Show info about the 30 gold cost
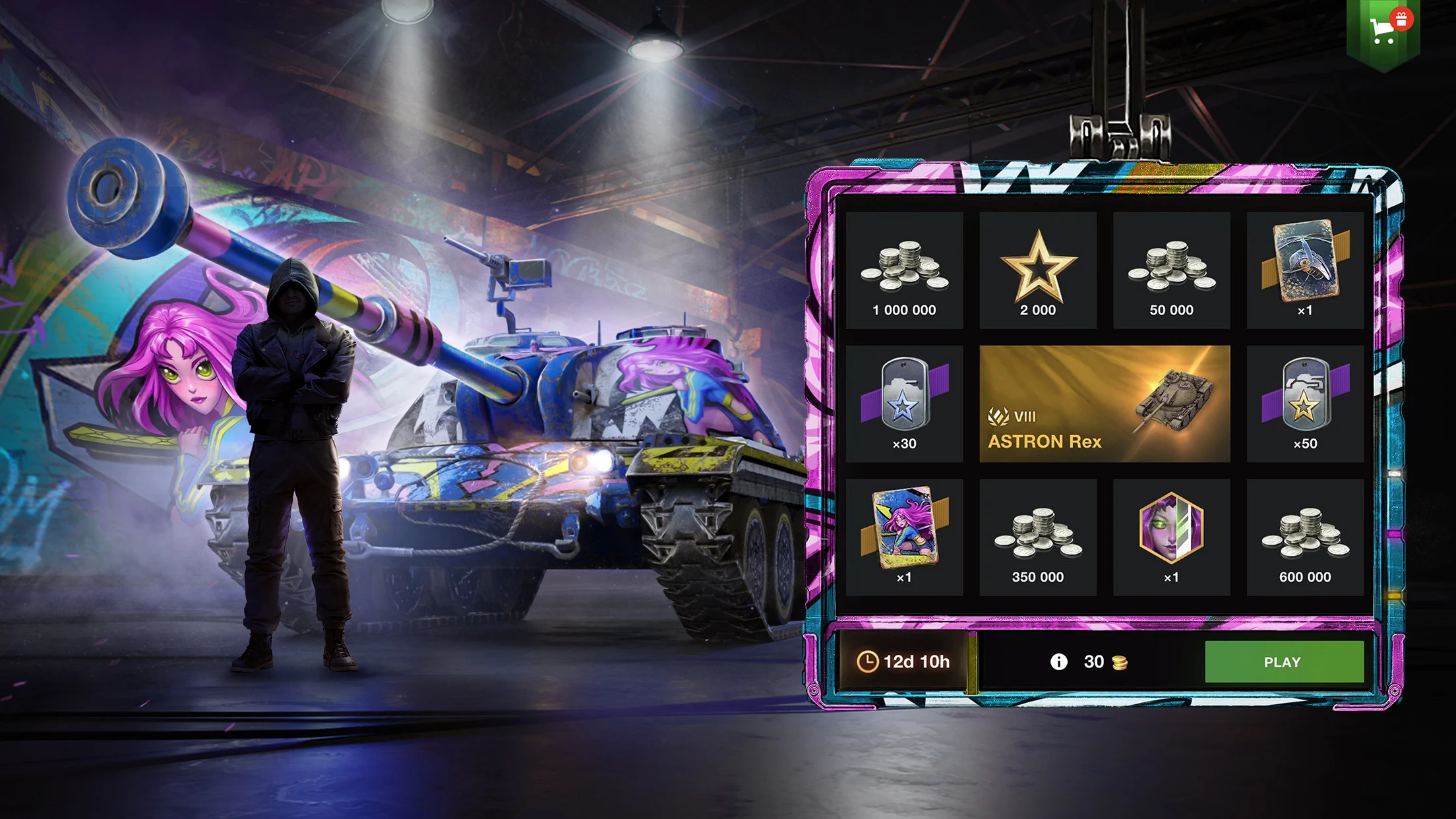The width and height of the screenshot is (1456, 819). 1058,661
